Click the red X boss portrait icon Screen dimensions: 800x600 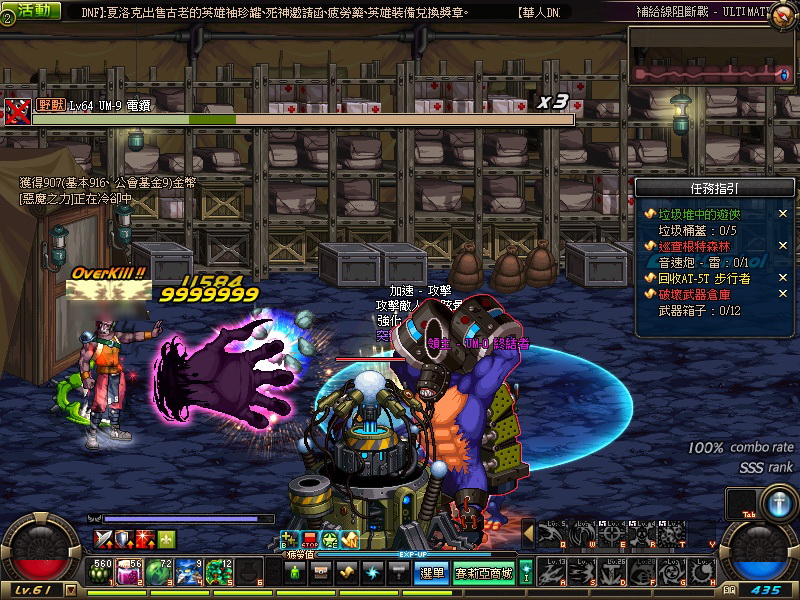click(17, 109)
